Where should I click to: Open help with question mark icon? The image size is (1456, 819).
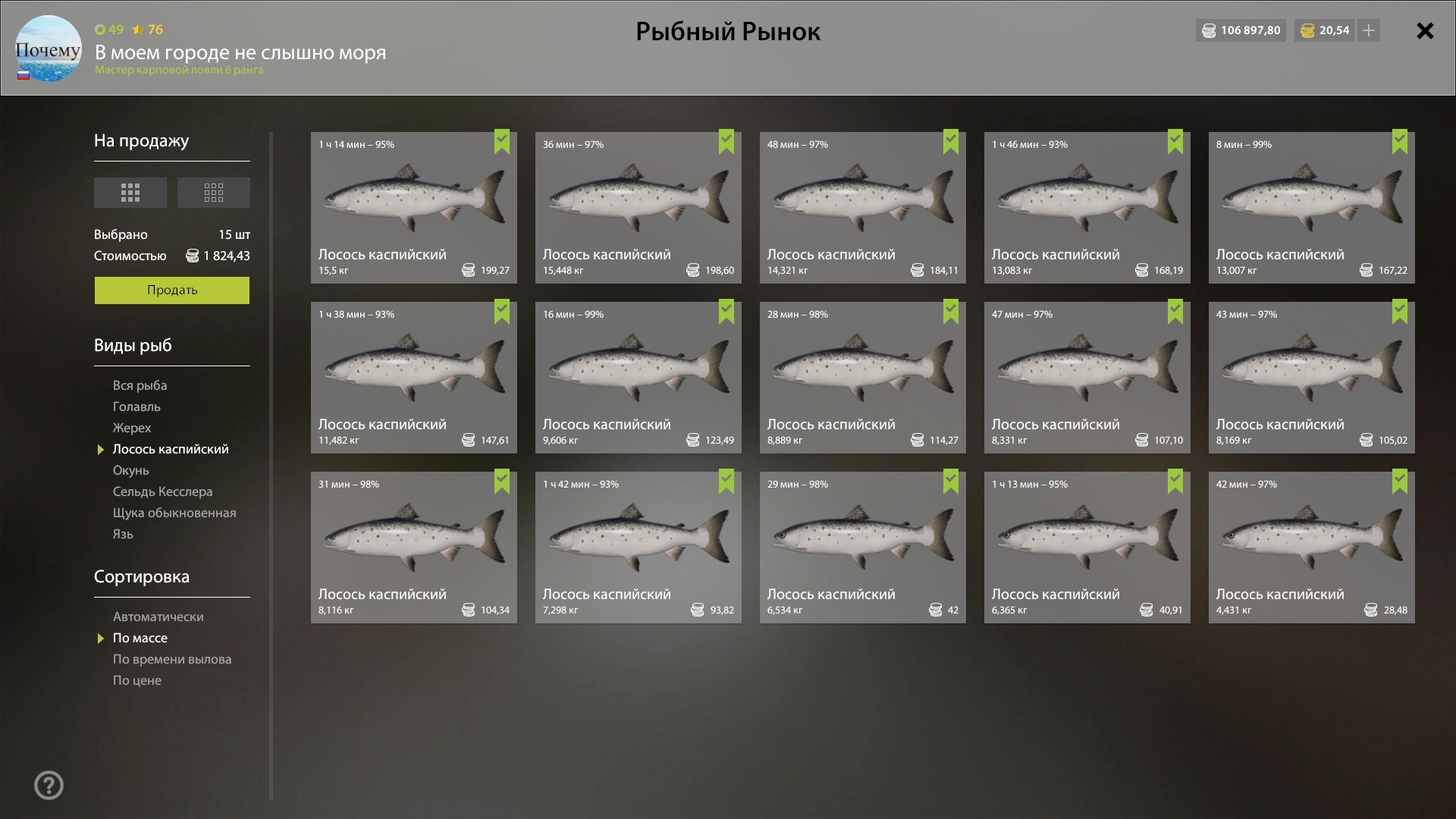(49, 785)
